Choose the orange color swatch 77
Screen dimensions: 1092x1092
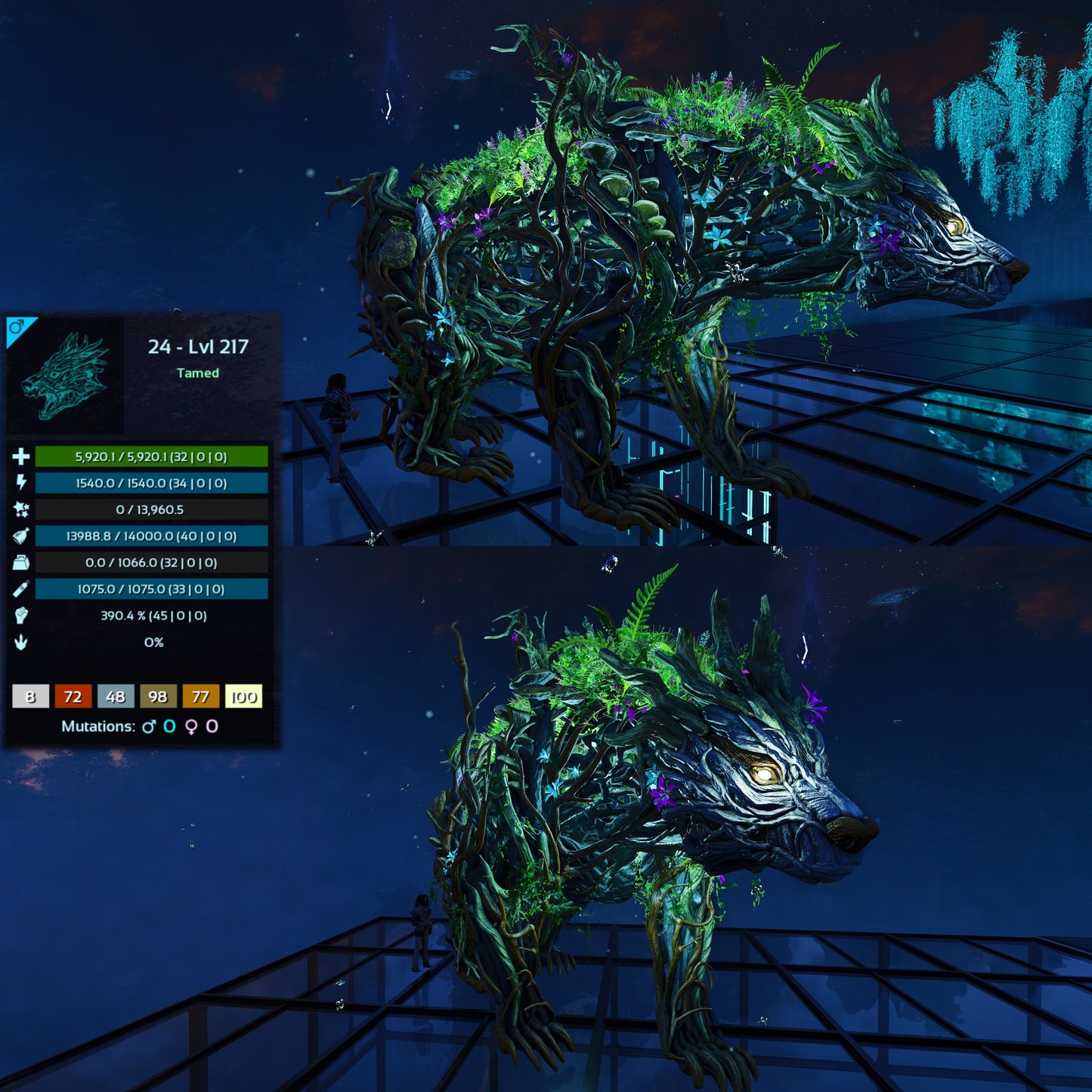[200, 696]
